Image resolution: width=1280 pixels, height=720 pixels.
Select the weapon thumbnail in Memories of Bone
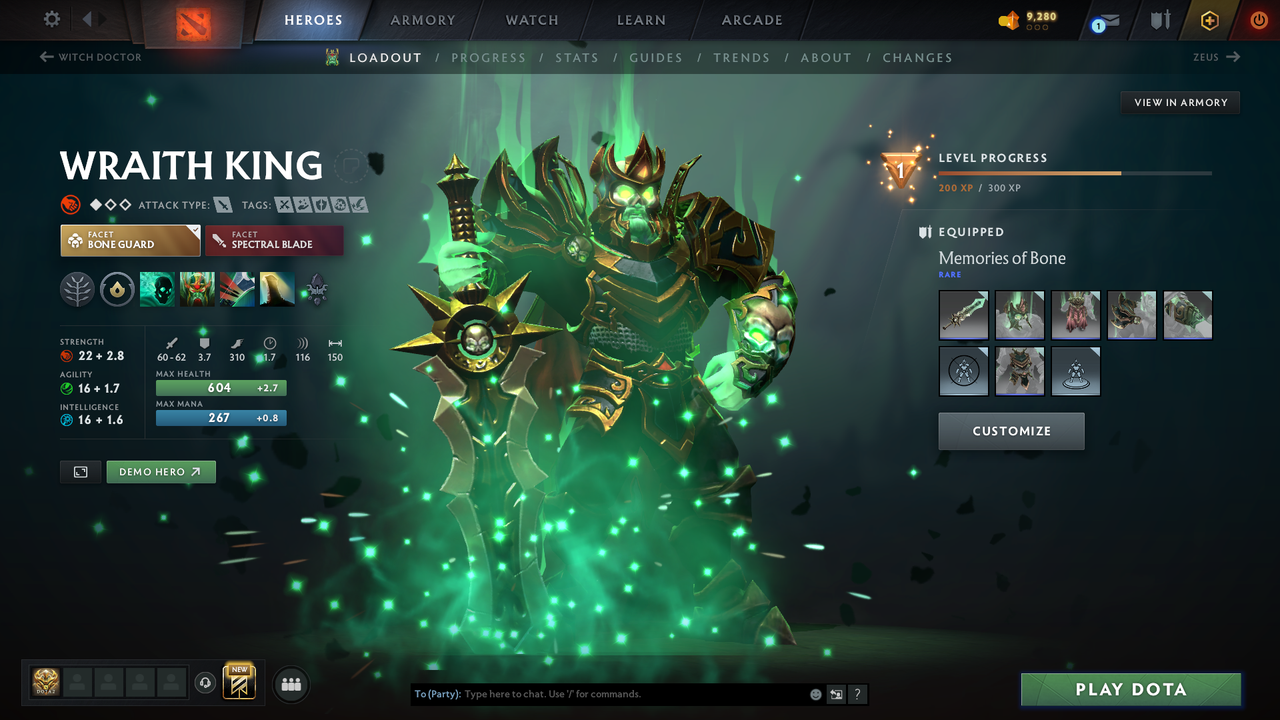(963, 314)
